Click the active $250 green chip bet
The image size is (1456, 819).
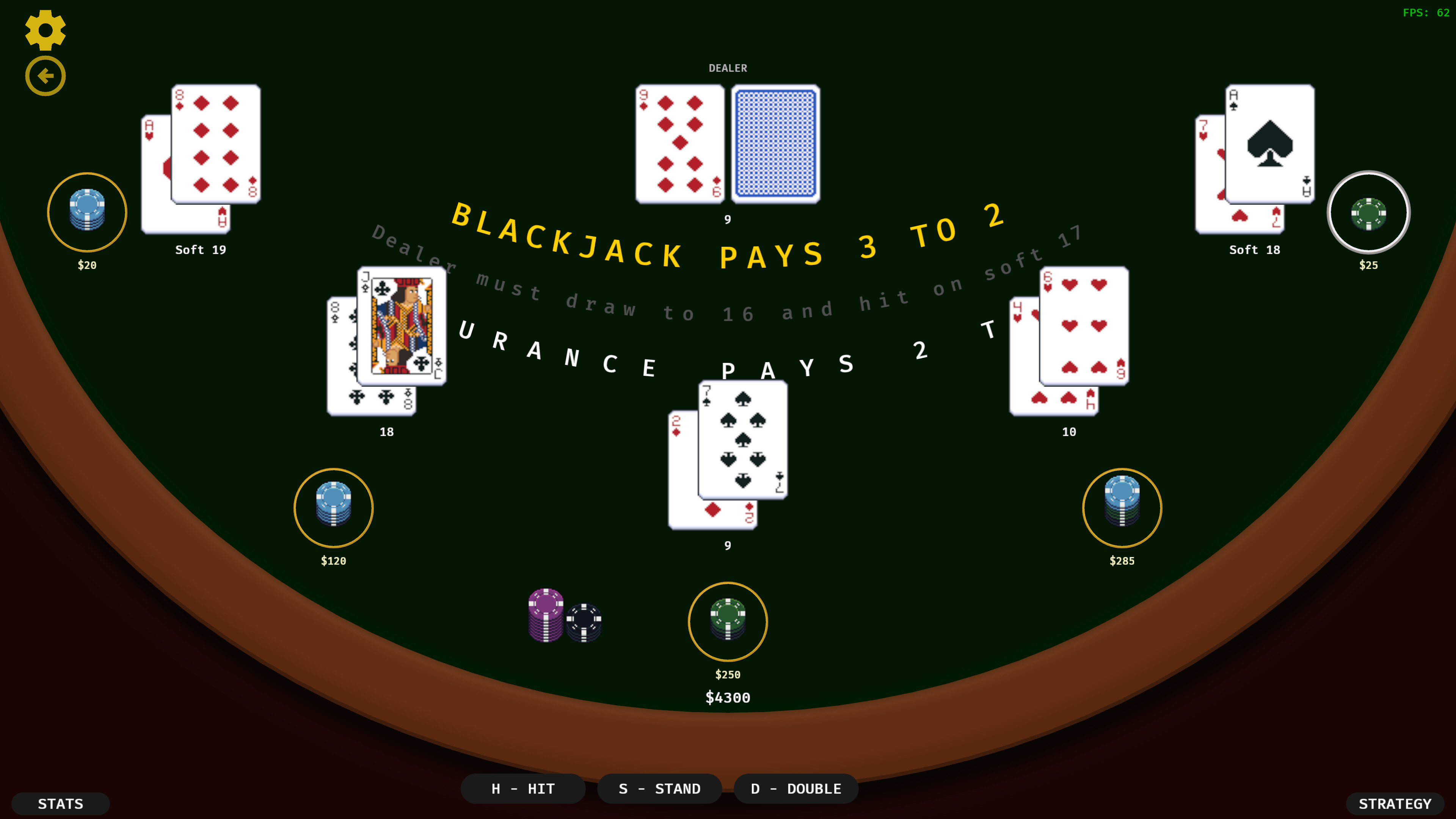point(728,621)
